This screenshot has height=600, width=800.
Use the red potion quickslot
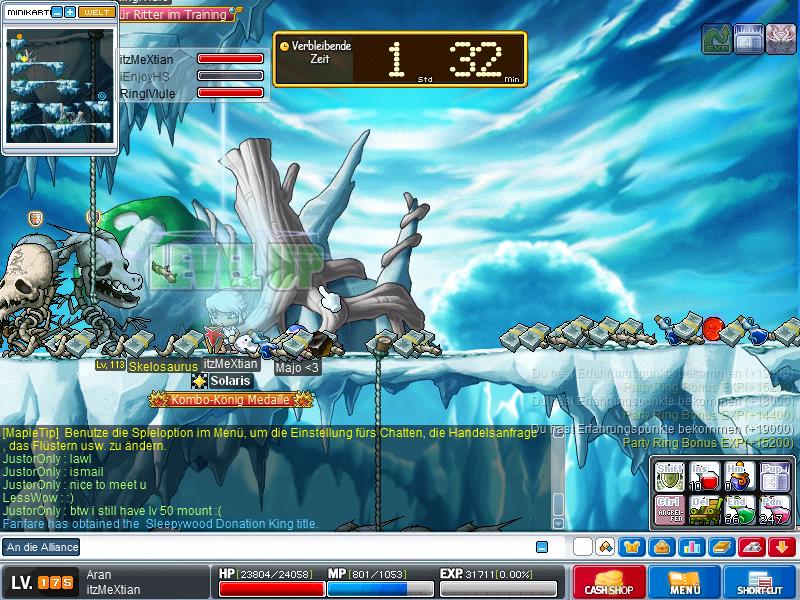point(705,475)
